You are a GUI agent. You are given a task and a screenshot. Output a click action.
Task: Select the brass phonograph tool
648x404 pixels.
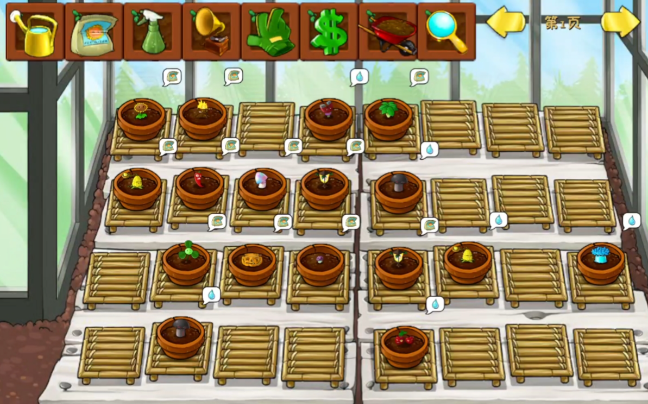click(211, 32)
